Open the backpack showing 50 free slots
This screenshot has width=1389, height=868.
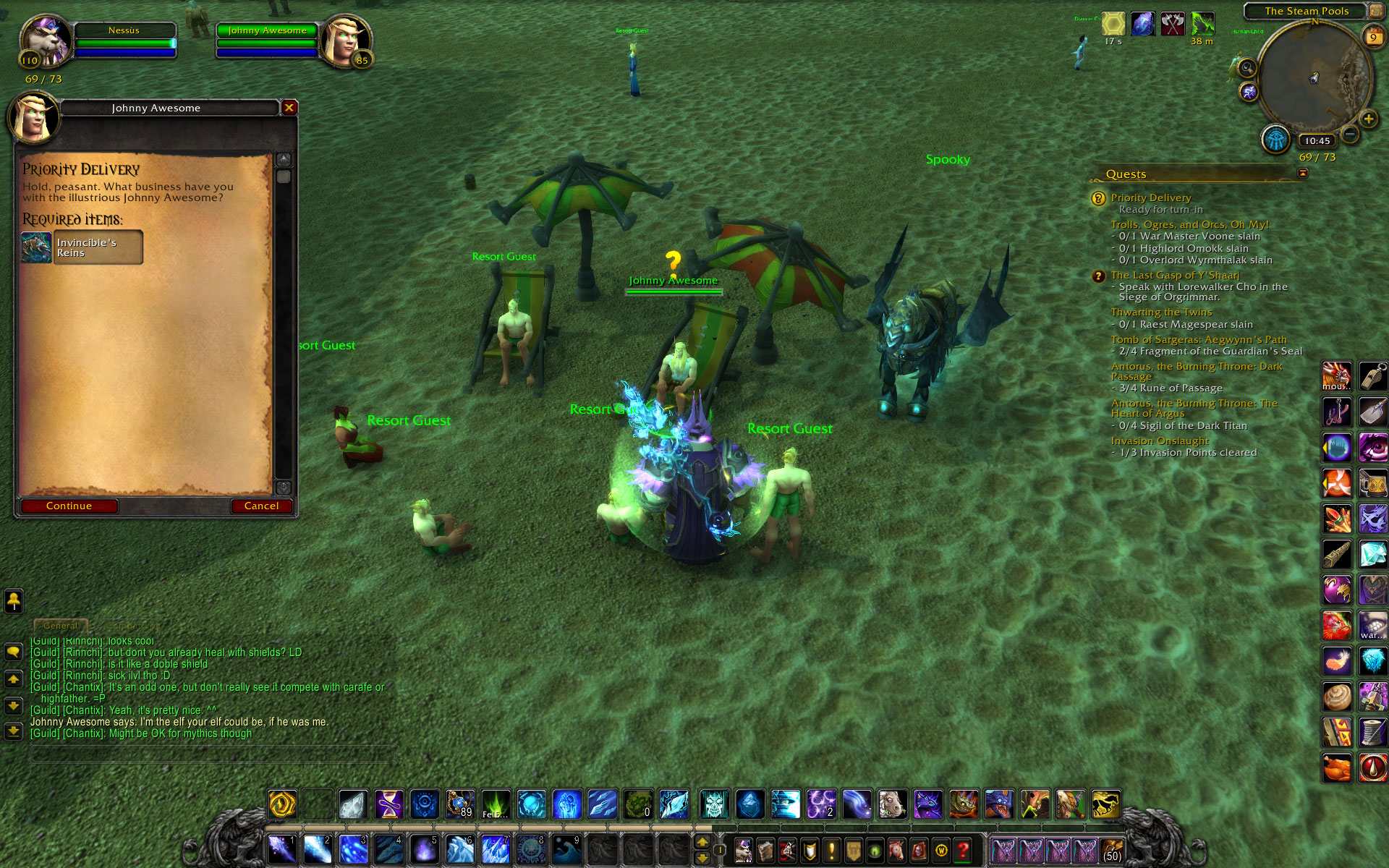click(x=1111, y=850)
